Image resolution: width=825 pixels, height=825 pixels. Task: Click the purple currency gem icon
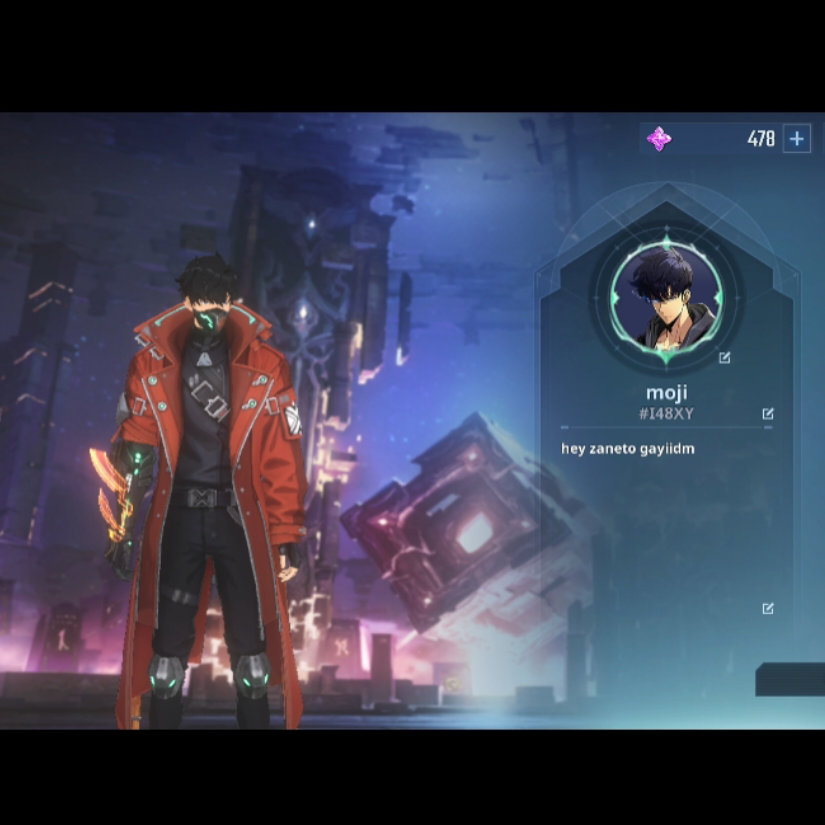pyautogui.click(x=659, y=139)
